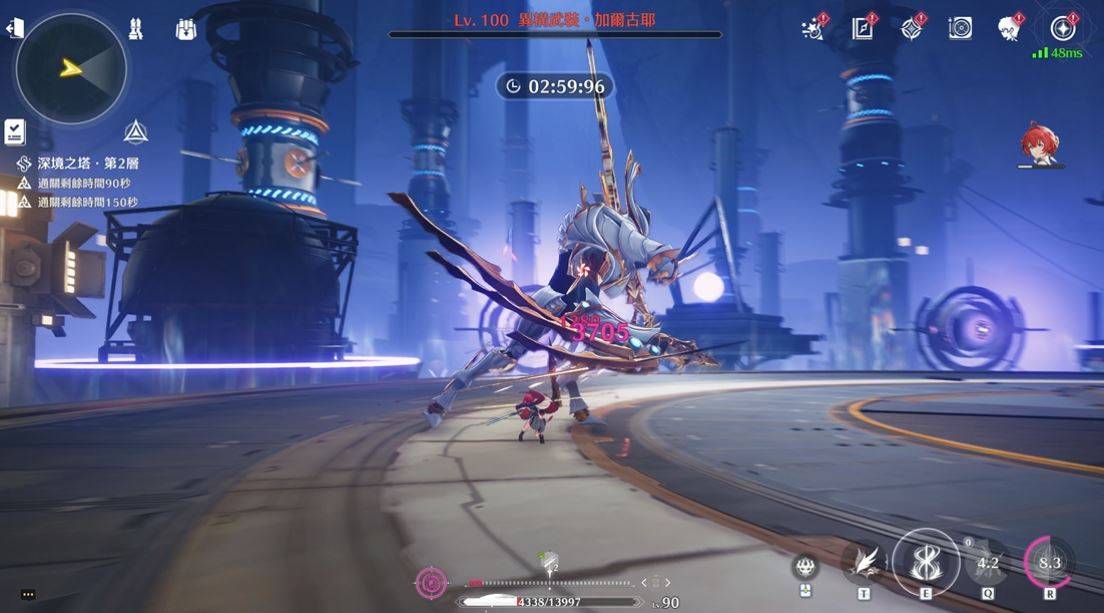The height and width of the screenshot is (613, 1104).
Task: Open the sparkle events icon
Action: (813, 29)
